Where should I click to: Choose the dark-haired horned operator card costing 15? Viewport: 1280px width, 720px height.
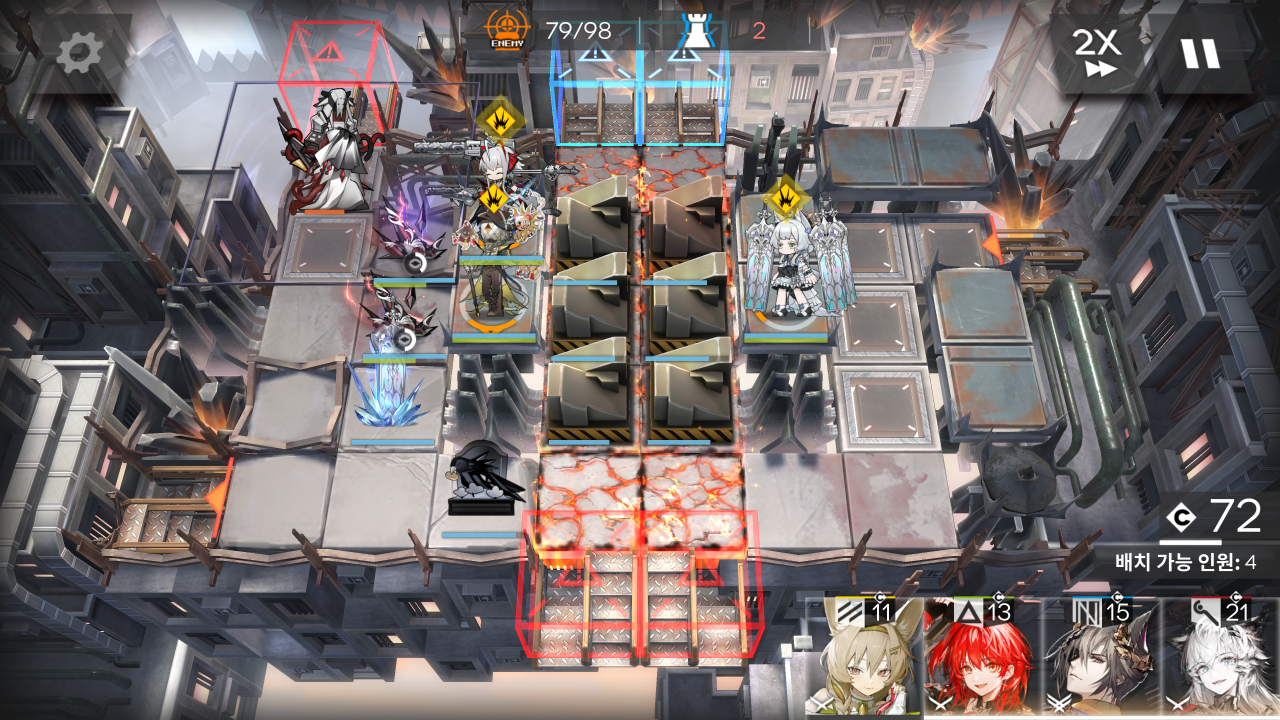[1100, 660]
